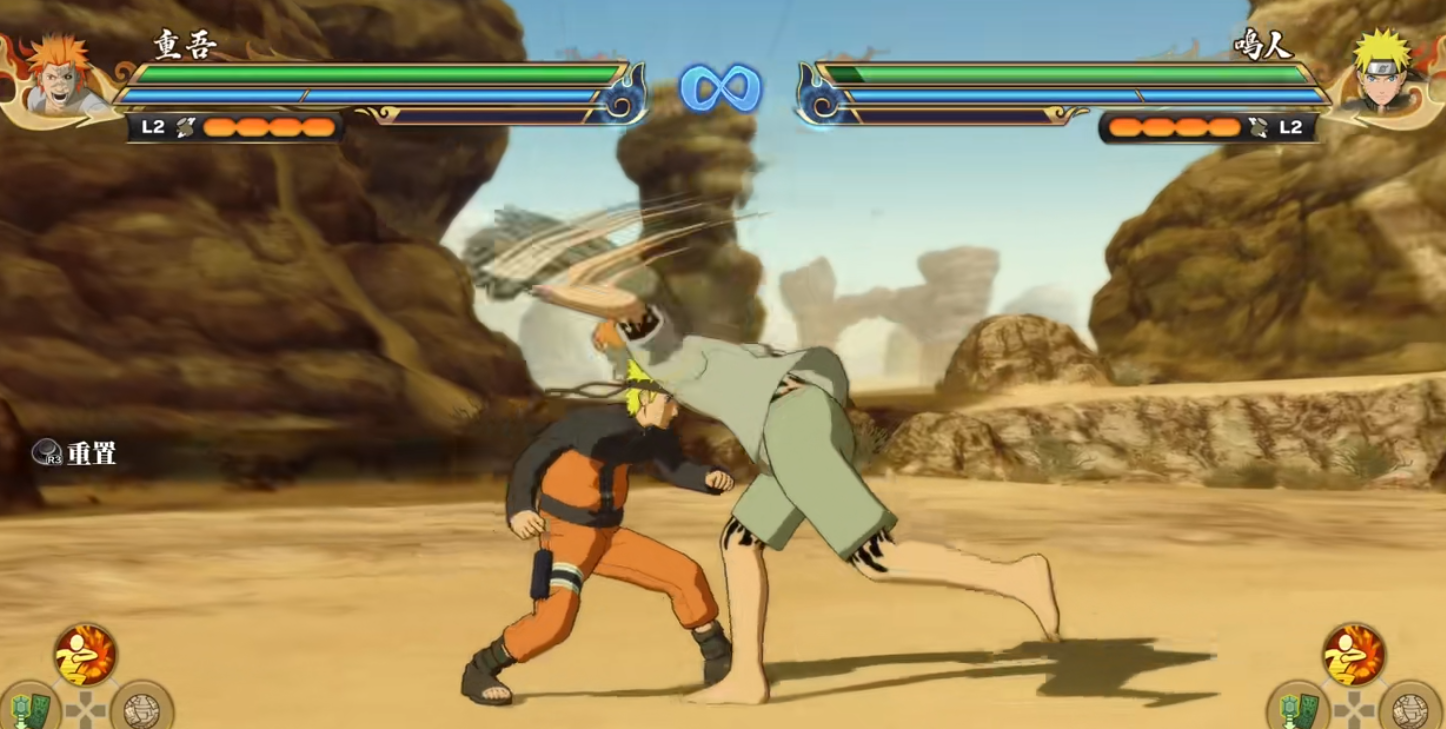Click 重吾's orange-haired character portrait
This screenshot has width=1446, height=729.
click(58, 78)
